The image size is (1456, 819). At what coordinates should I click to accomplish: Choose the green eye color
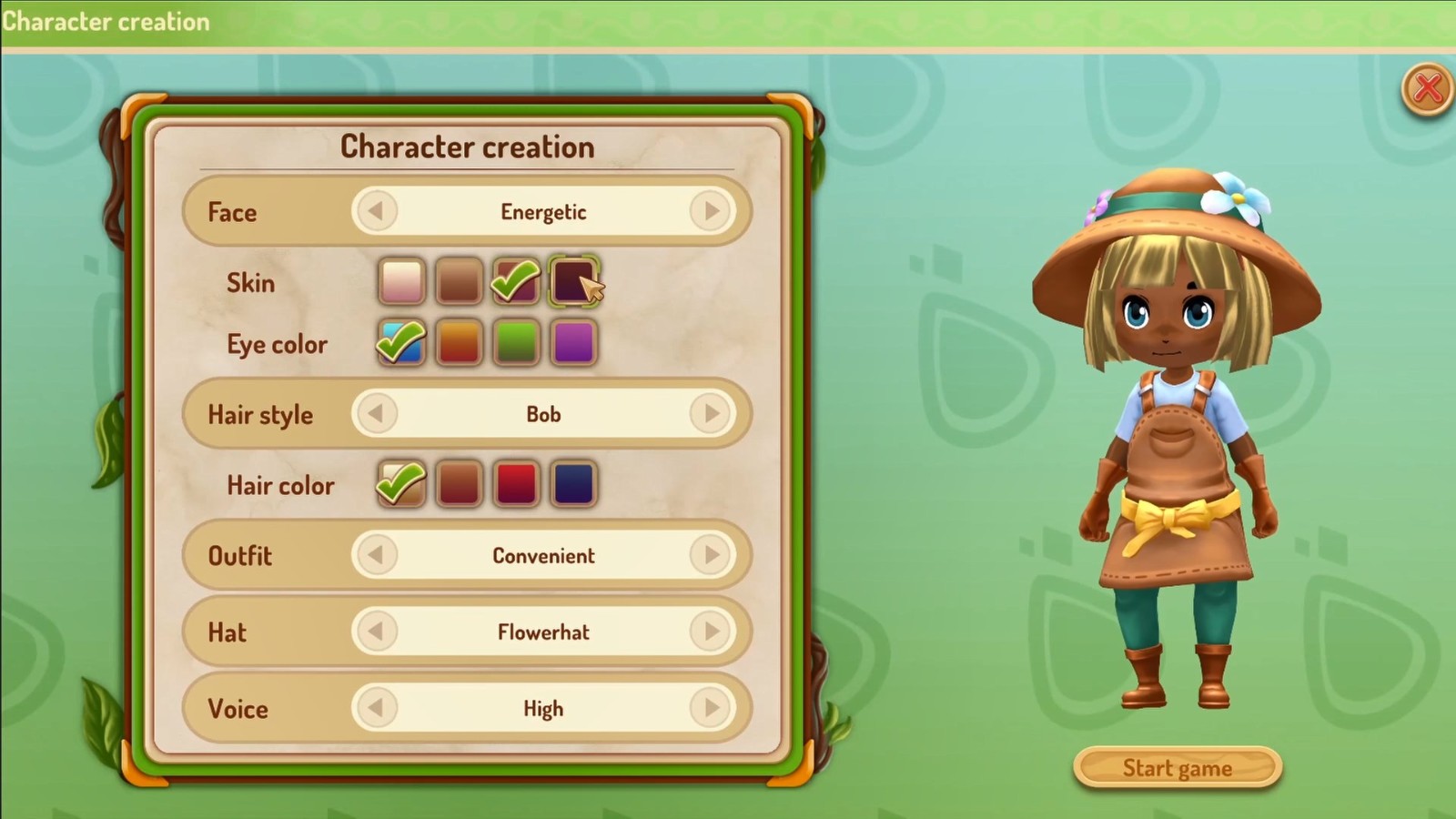click(x=516, y=343)
